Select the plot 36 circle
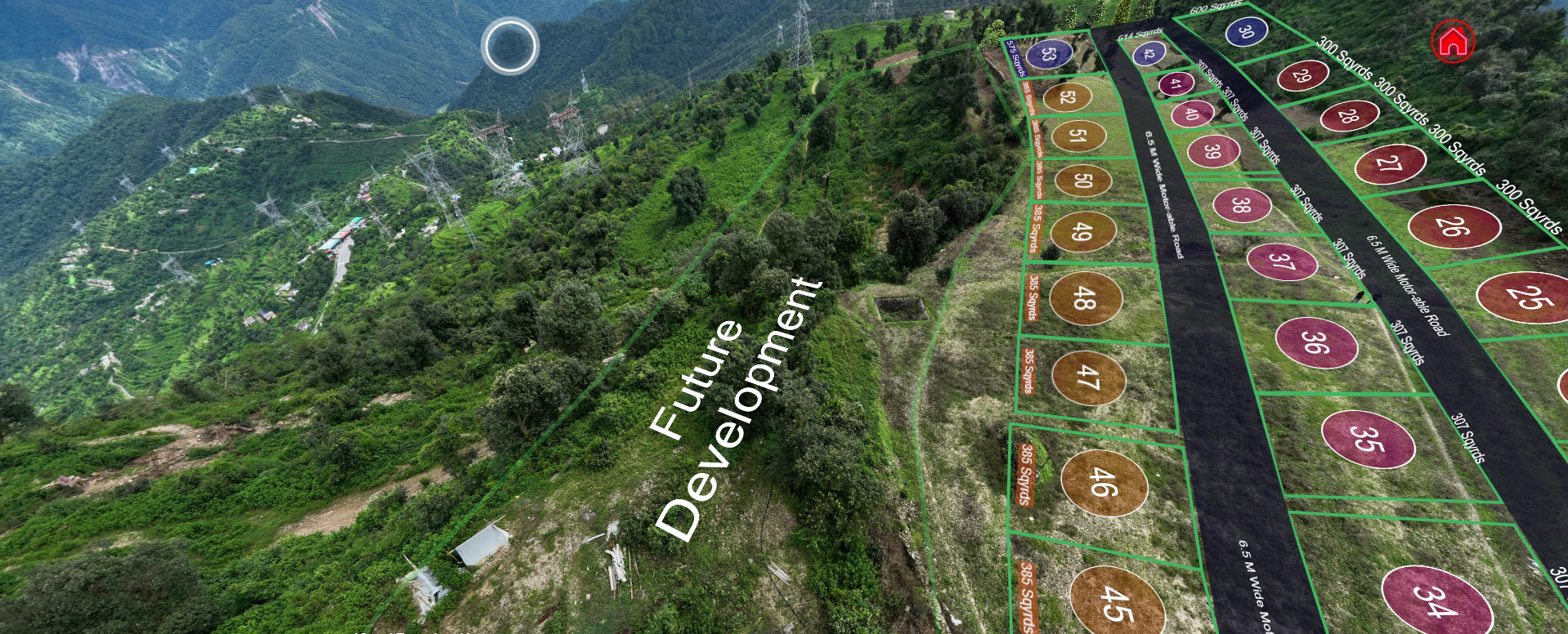Viewport: 1568px width, 634px height. click(x=1316, y=342)
